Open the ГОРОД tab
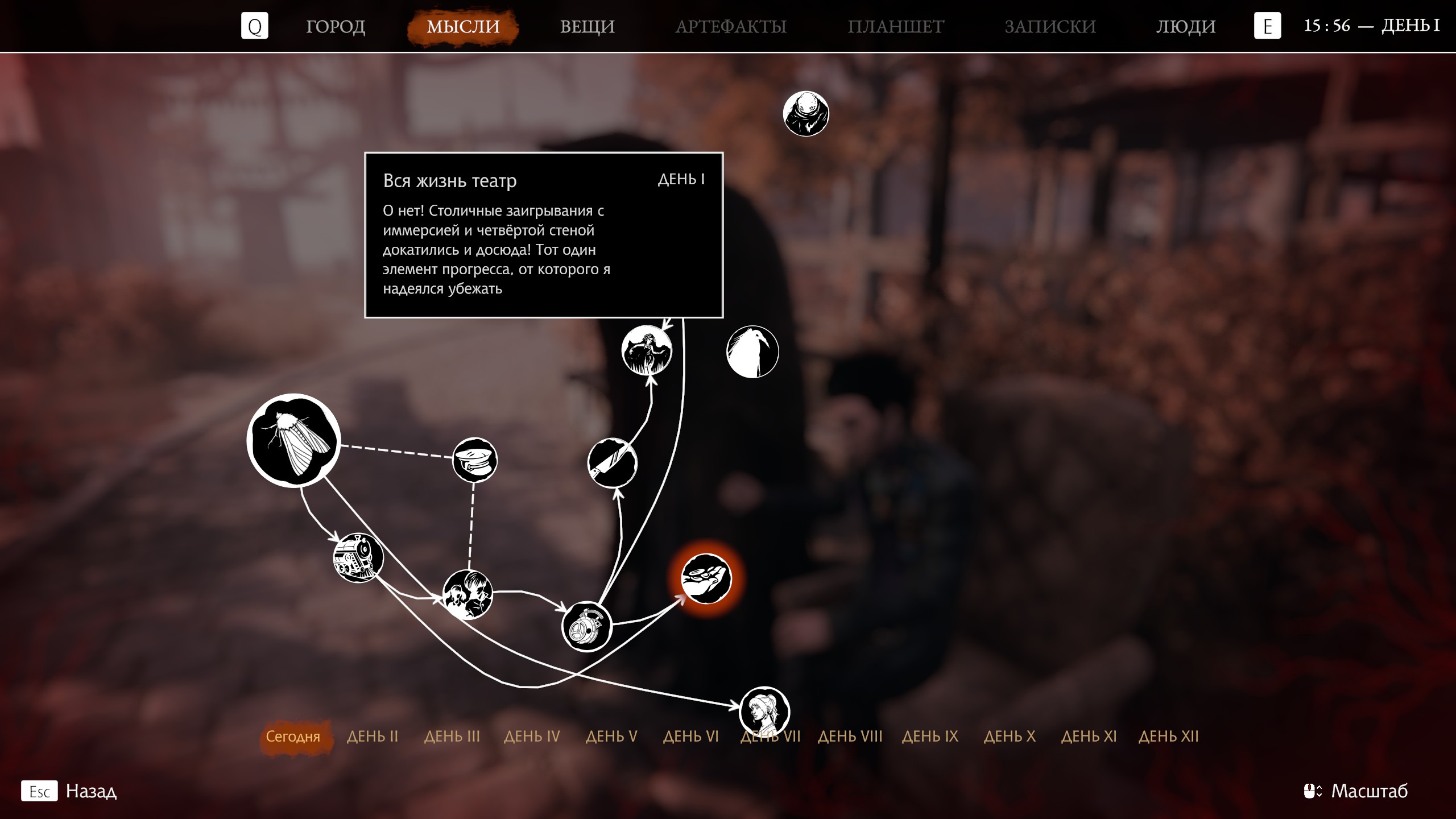This screenshot has width=1456, height=819. click(x=335, y=26)
